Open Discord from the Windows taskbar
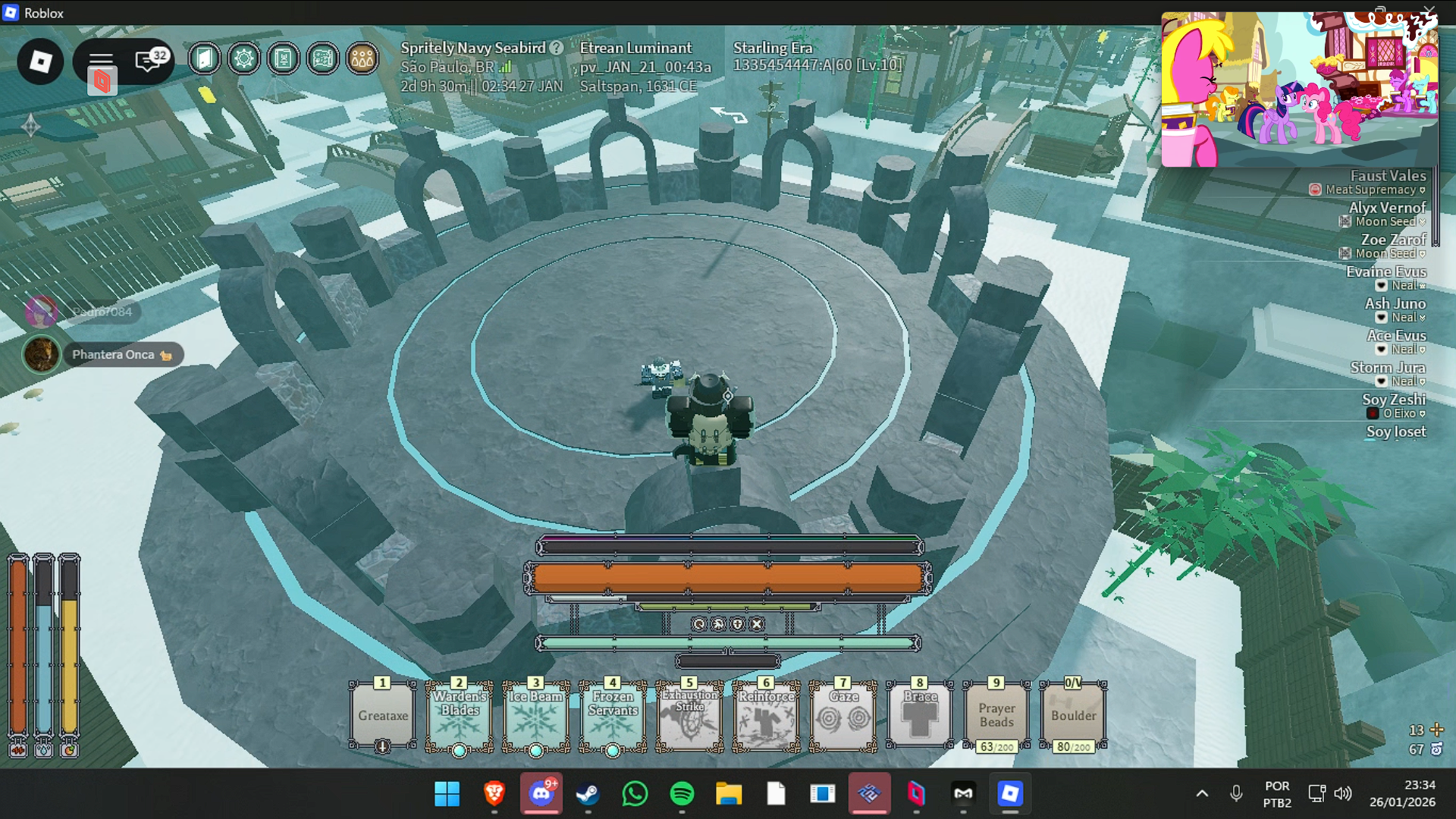The image size is (1456, 819). point(541,794)
